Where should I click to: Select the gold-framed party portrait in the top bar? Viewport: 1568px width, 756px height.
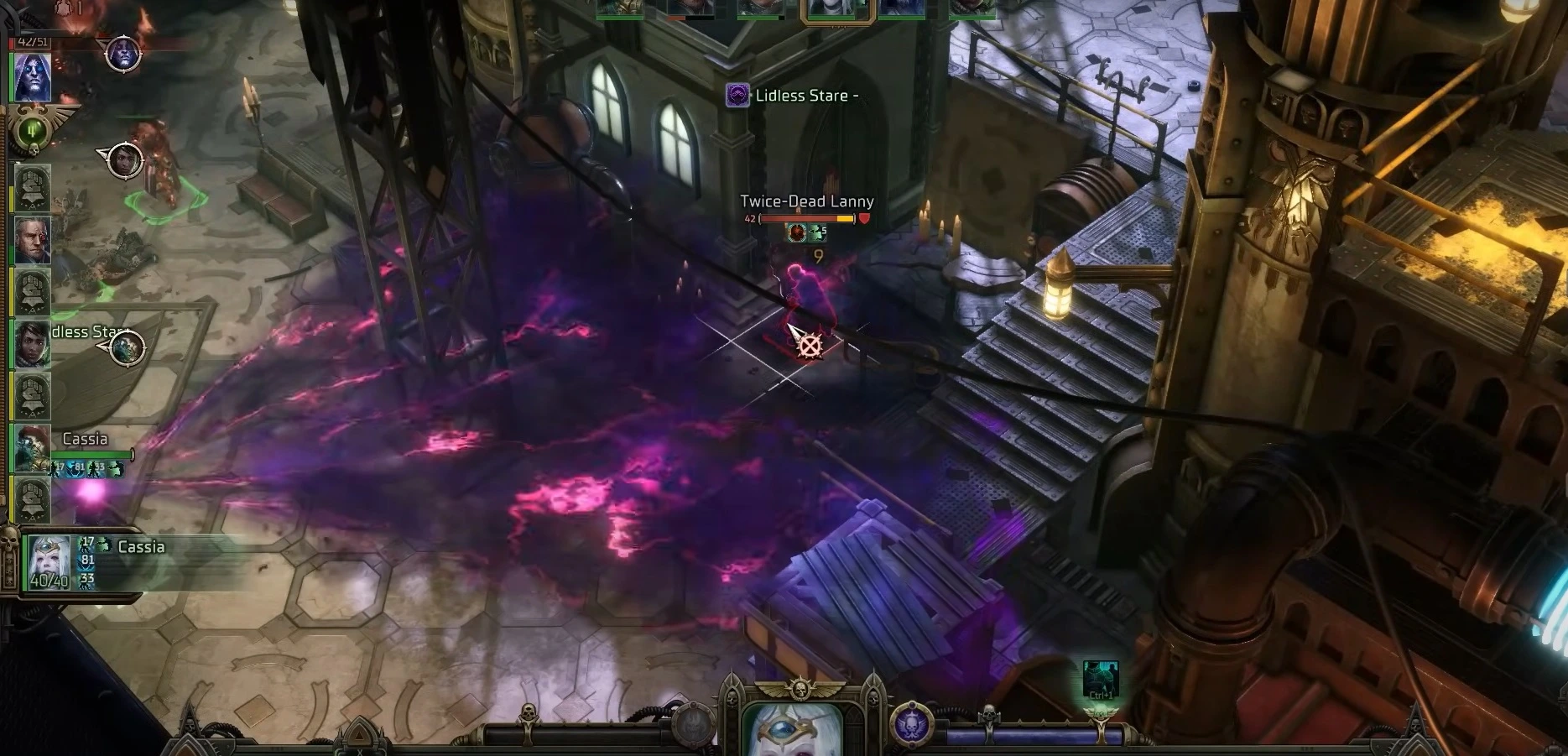837,8
